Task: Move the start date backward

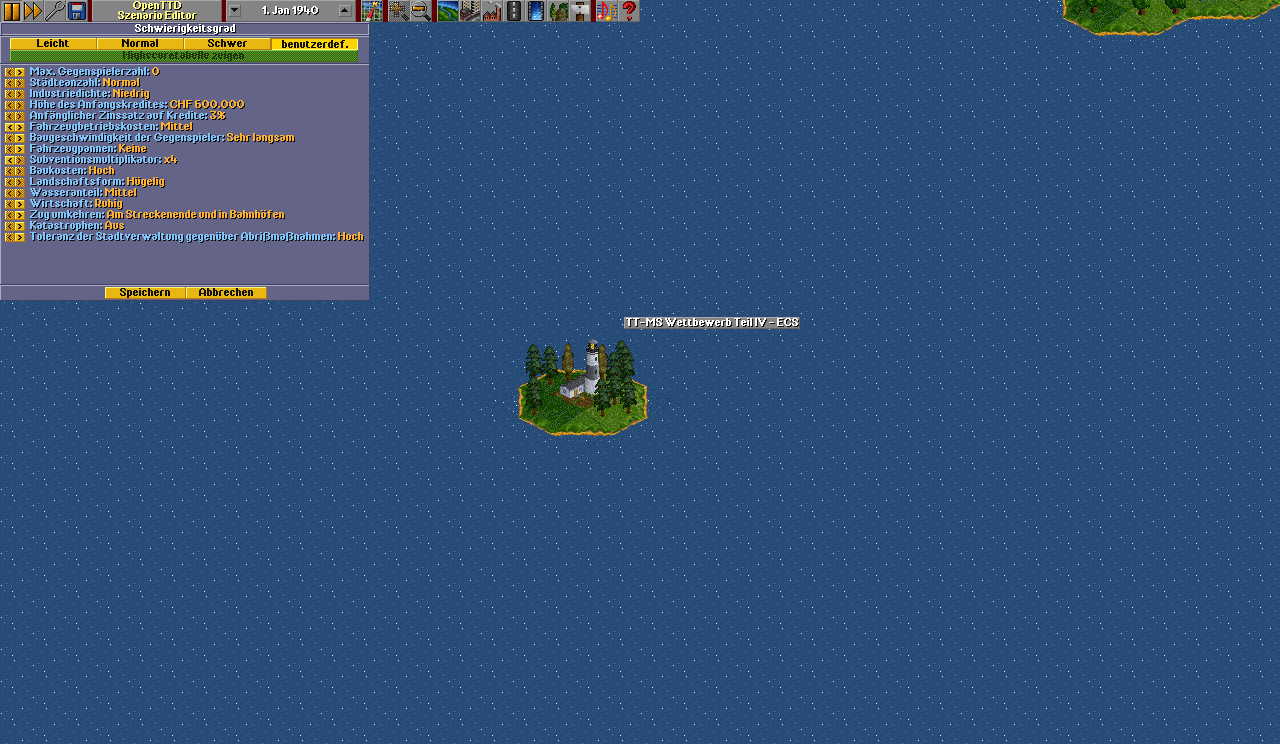Action: pyautogui.click(x=234, y=11)
